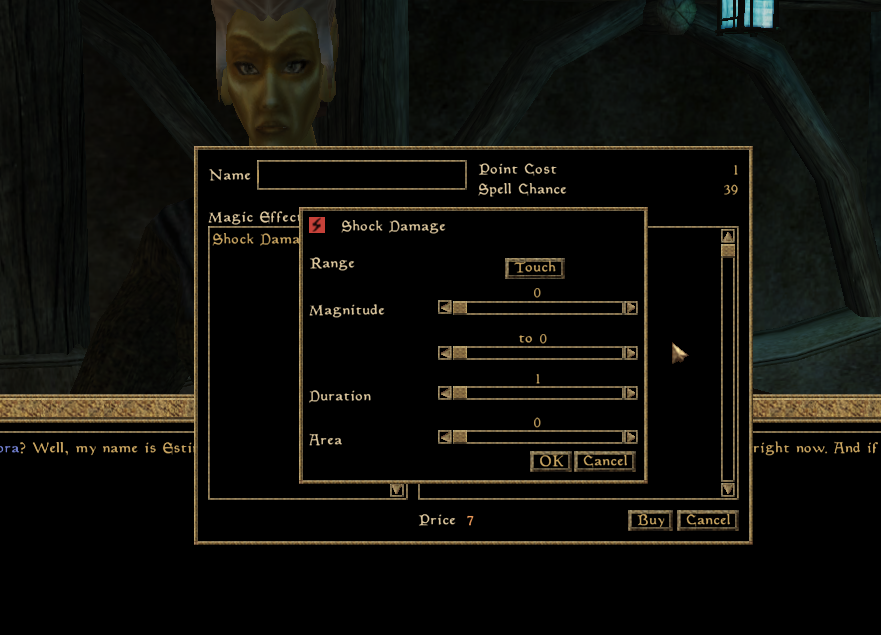The width and height of the screenshot is (881, 635).
Task: Click the spell Name input field
Action: coord(361,175)
